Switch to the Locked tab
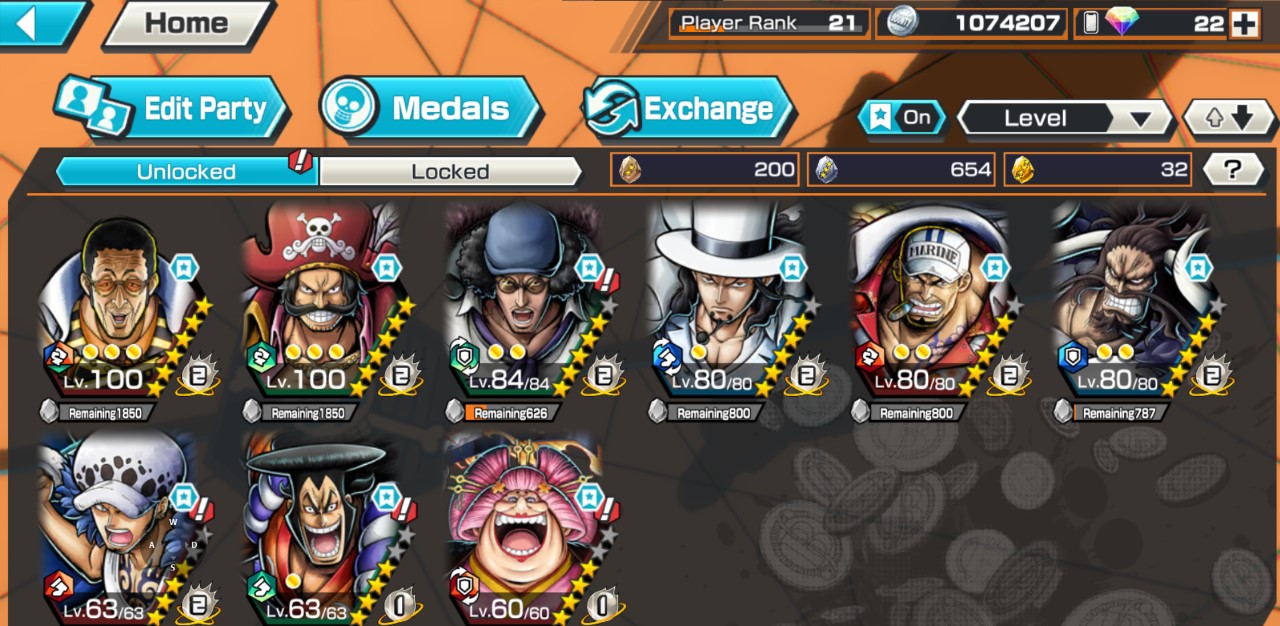Screen dimensions: 1280x626 click(x=450, y=171)
